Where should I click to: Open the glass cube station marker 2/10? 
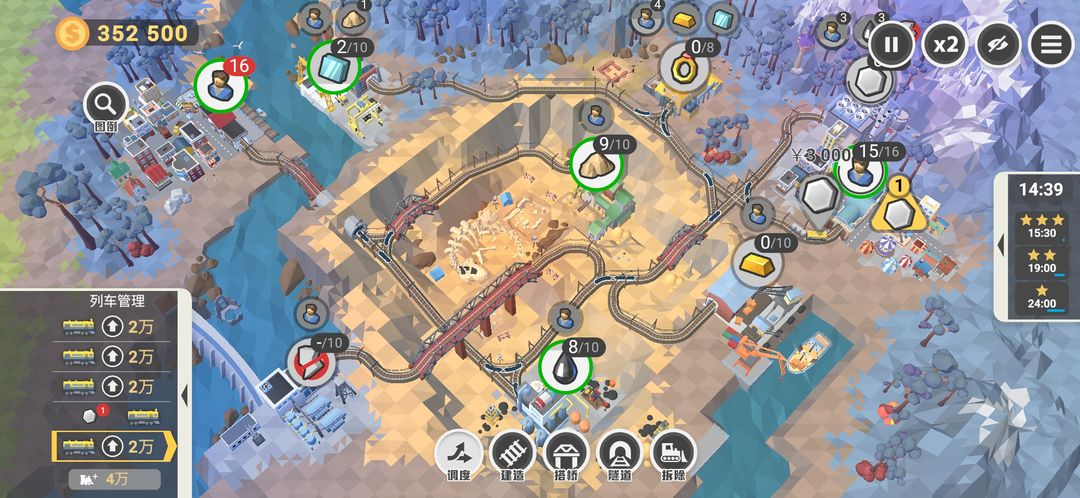[333, 66]
